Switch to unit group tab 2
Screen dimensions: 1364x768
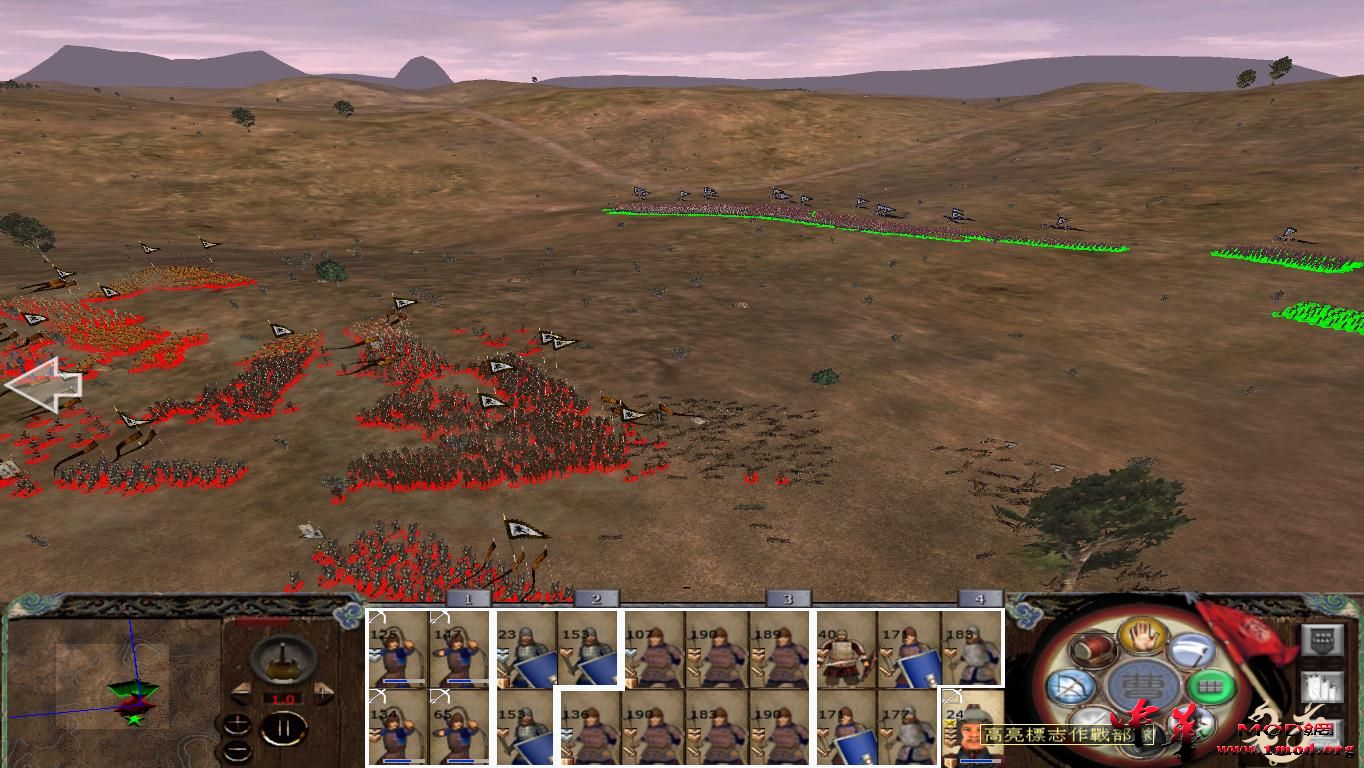click(x=595, y=599)
